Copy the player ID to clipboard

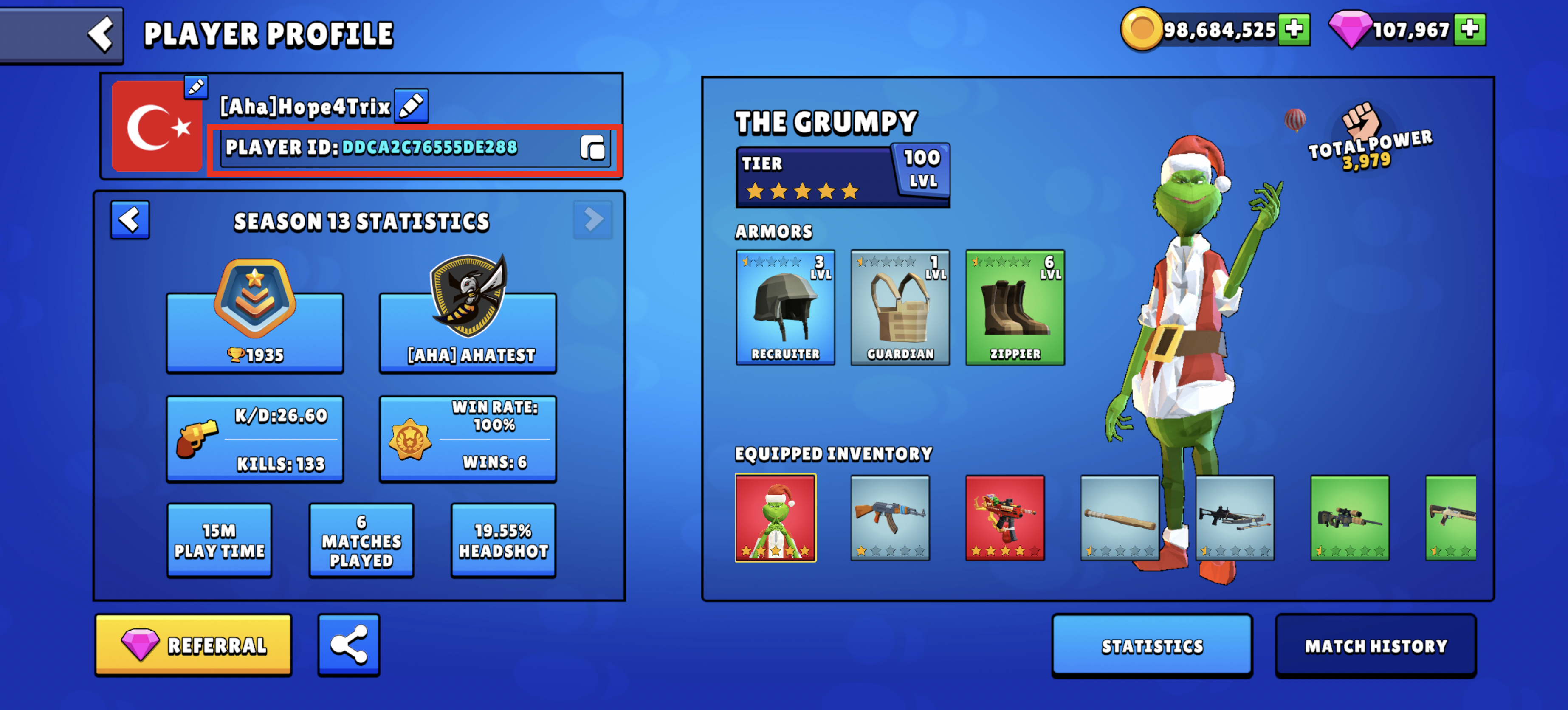click(x=592, y=148)
